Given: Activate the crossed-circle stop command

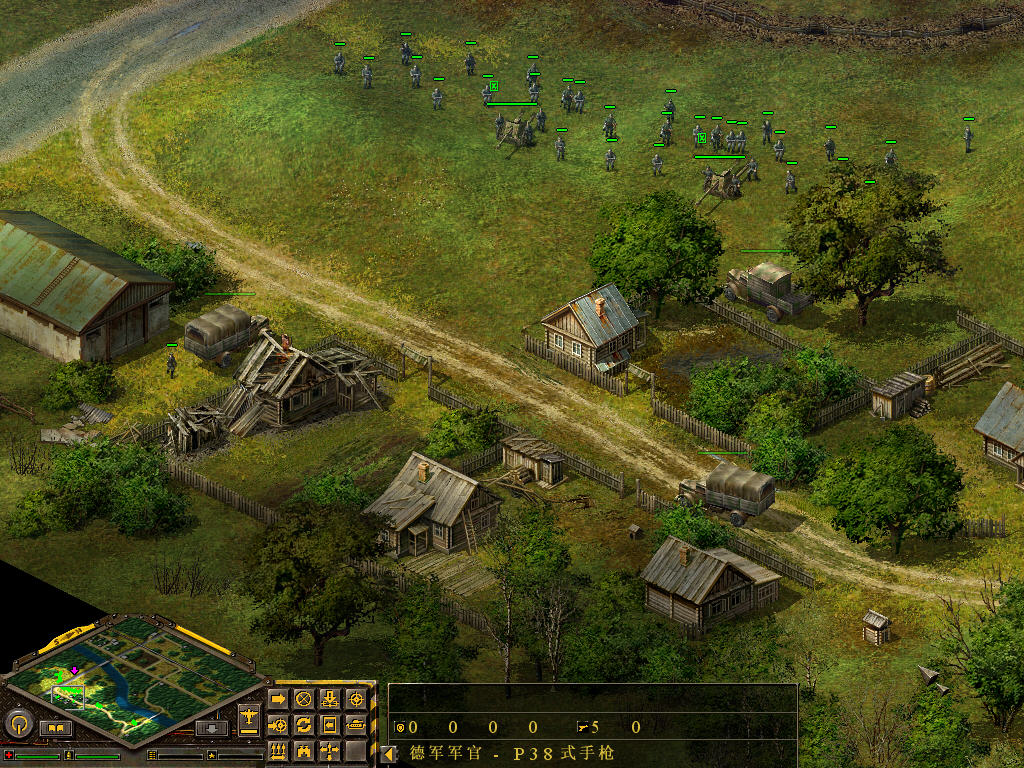Looking at the screenshot, I should [x=303, y=699].
